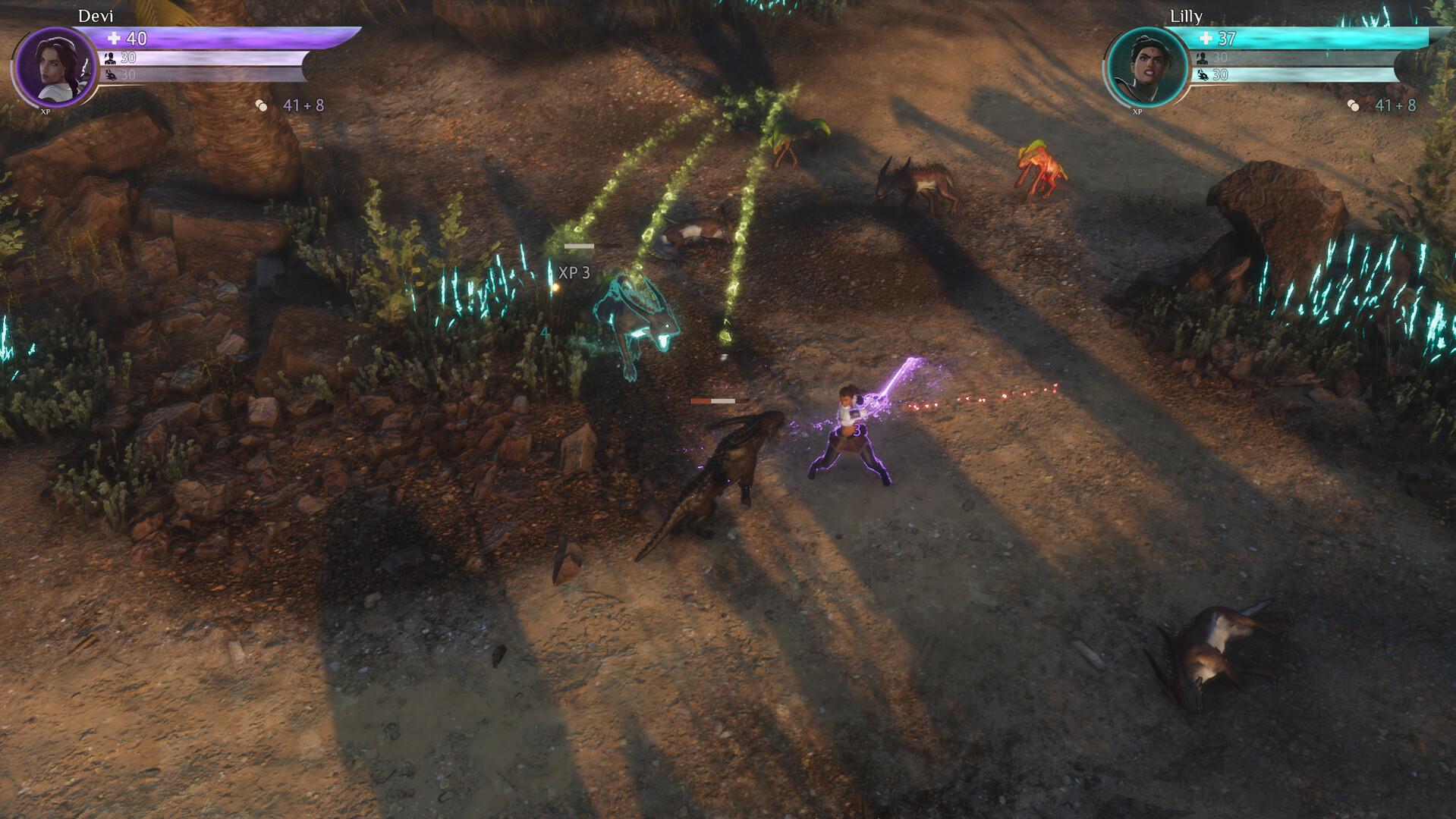Click the stamina figure icon on Devi's bar

coord(112,58)
